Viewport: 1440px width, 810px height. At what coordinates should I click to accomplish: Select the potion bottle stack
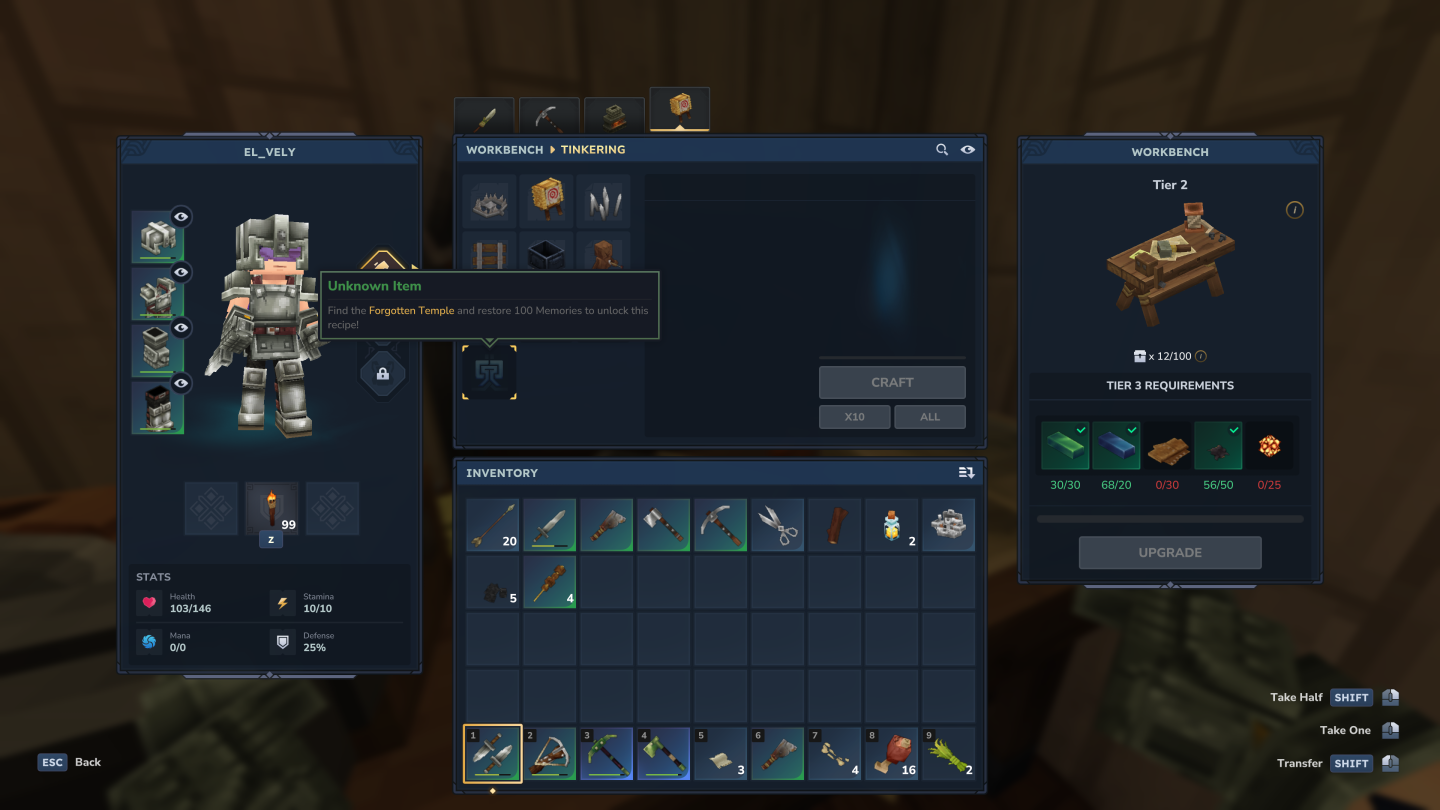click(891, 526)
